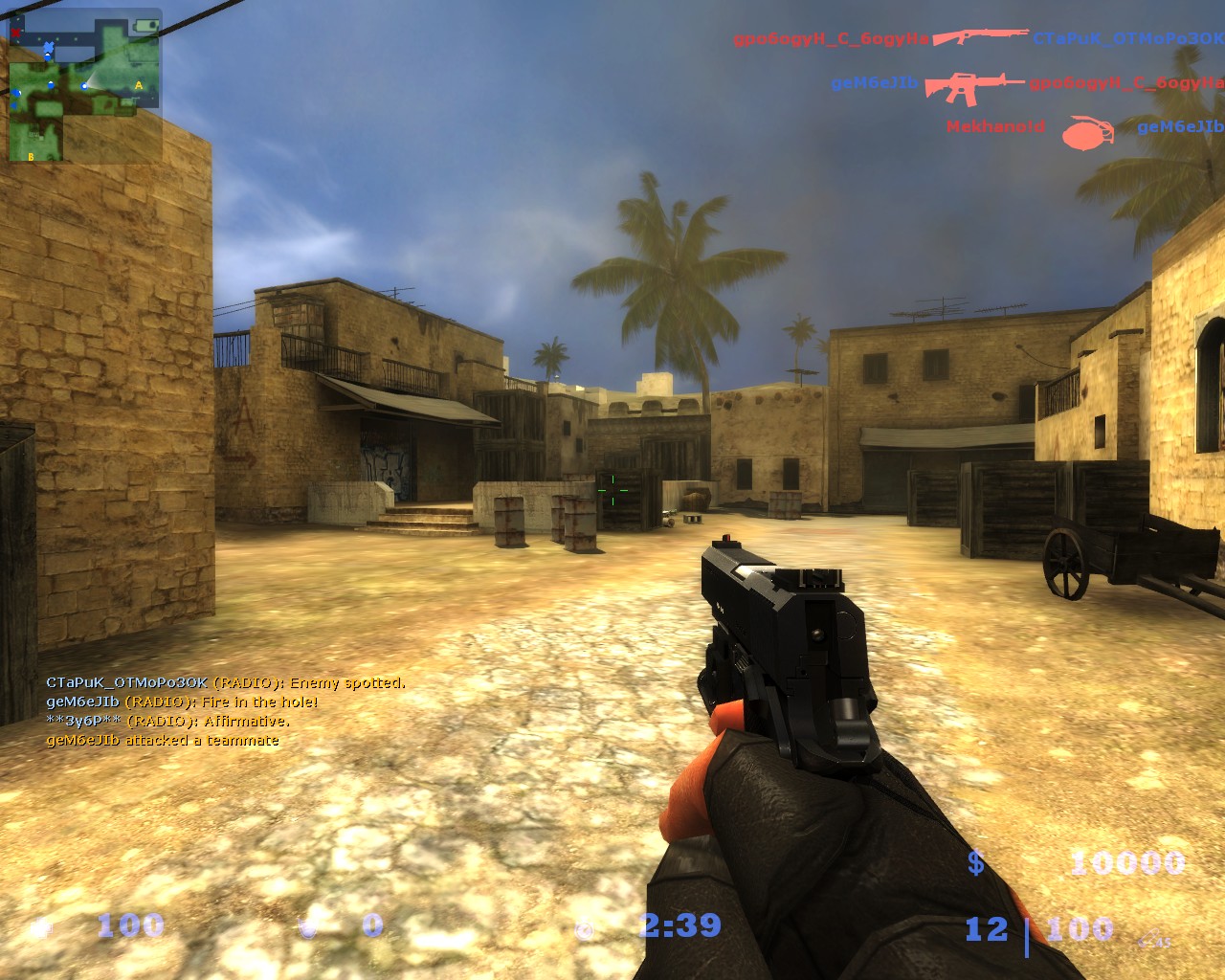Click the radar minimap
The height and width of the screenshot is (980, 1225).
84,86
